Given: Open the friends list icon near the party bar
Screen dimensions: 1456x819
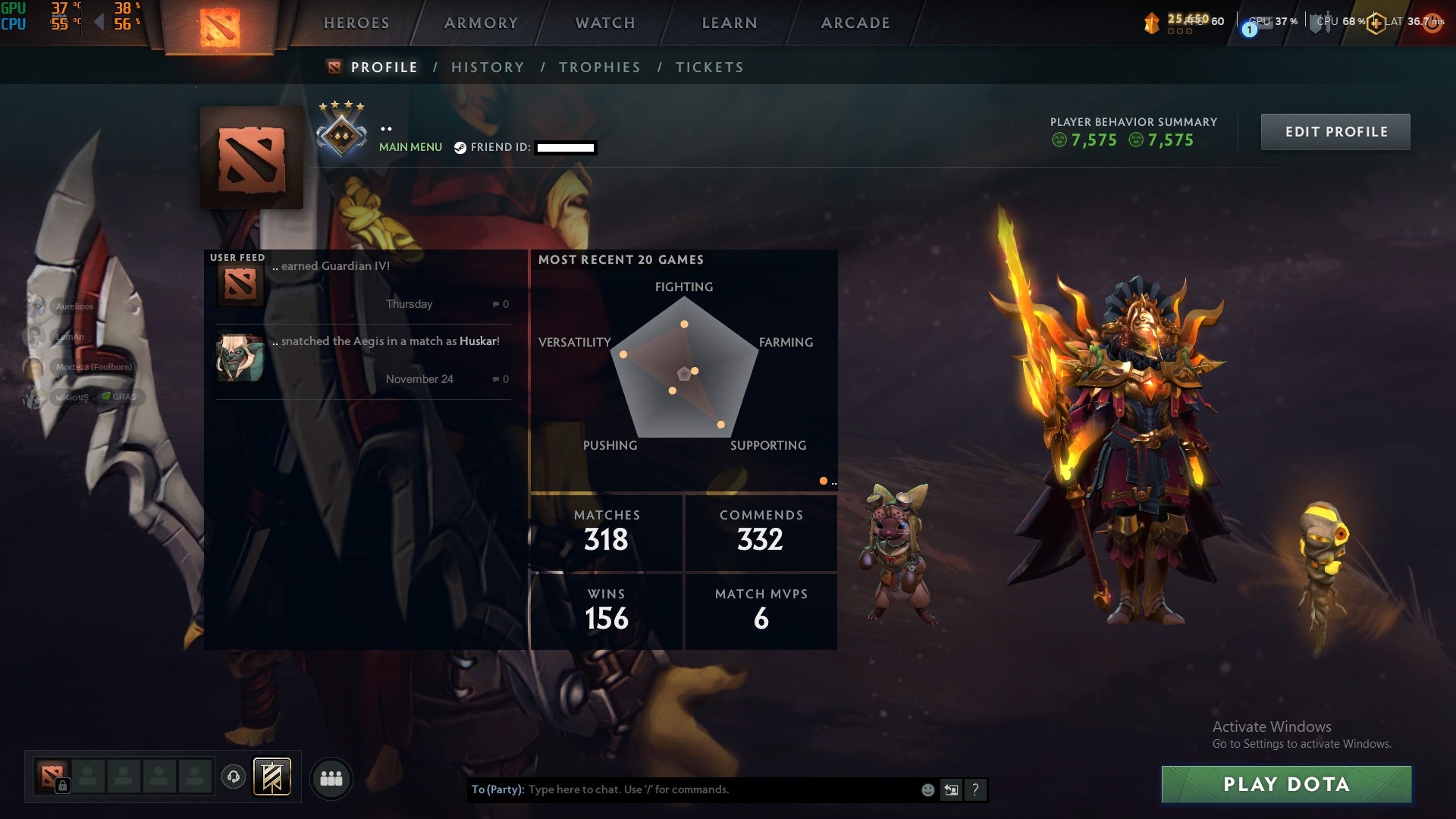Looking at the screenshot, I should coord(331,779).
